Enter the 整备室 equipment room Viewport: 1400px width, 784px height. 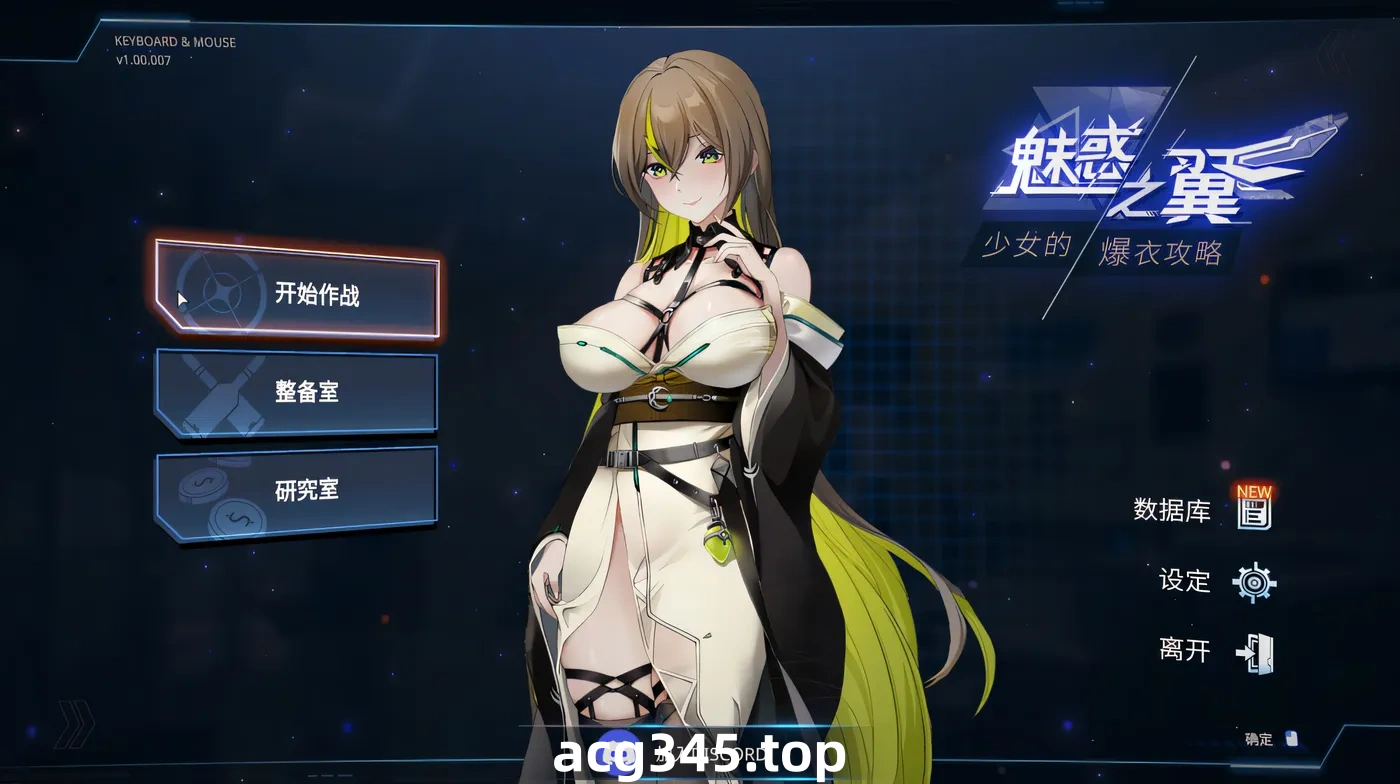pos(307,392)
